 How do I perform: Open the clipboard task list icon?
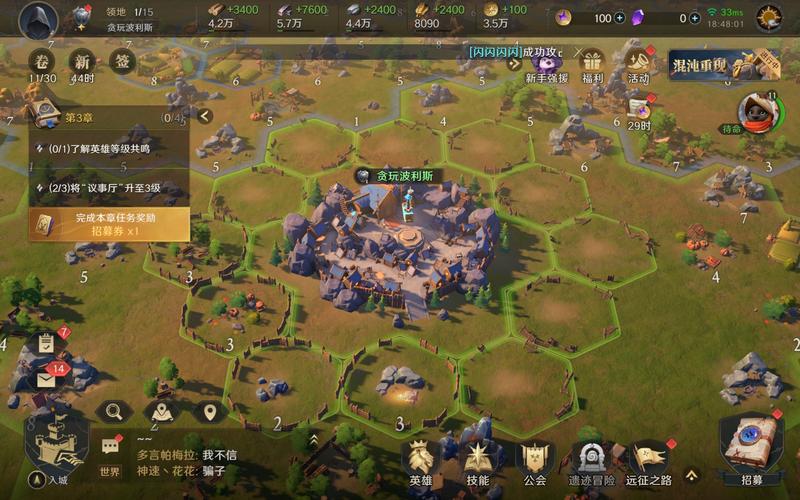(46, 343)
